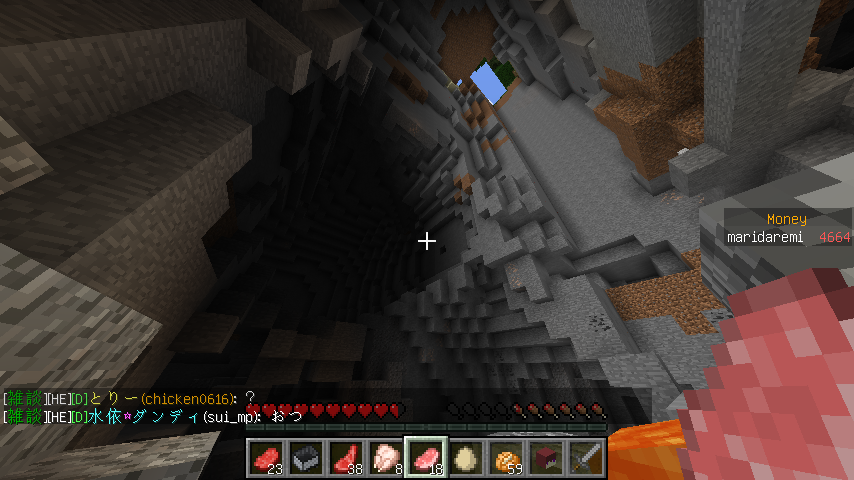
Task: Choose the bread stack of 59
Action: (x=506, y=458)
